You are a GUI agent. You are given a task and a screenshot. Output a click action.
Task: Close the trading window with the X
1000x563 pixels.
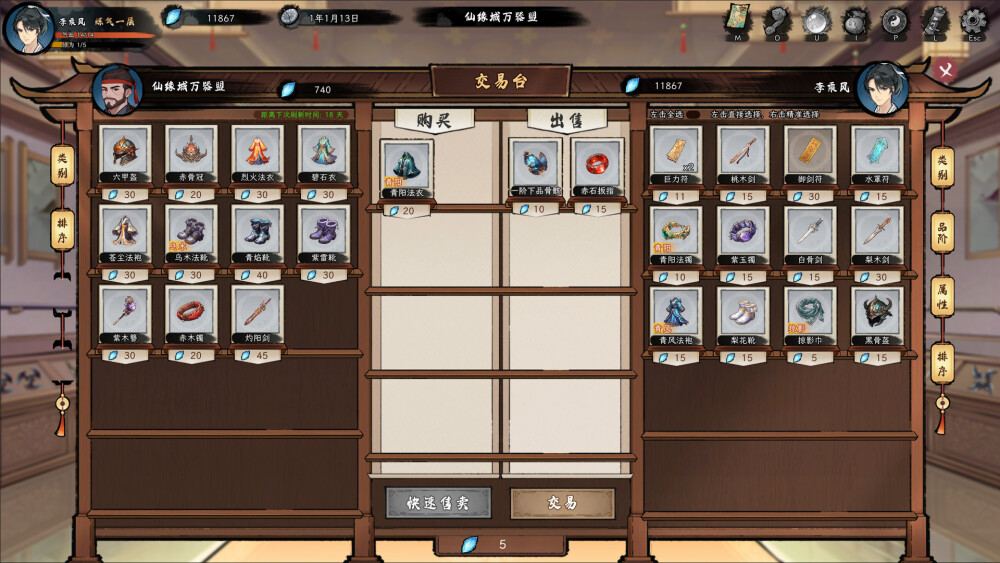(945, 71)
